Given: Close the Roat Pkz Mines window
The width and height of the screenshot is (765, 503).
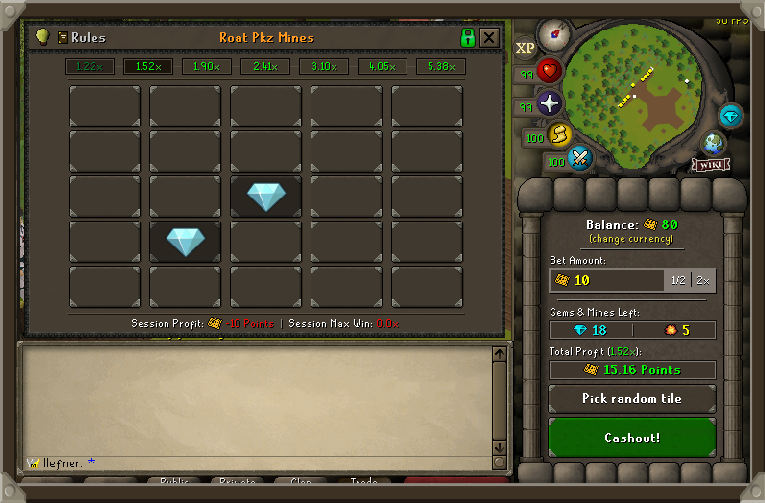Looking at the screenshot, I should (x=489, y=38).
